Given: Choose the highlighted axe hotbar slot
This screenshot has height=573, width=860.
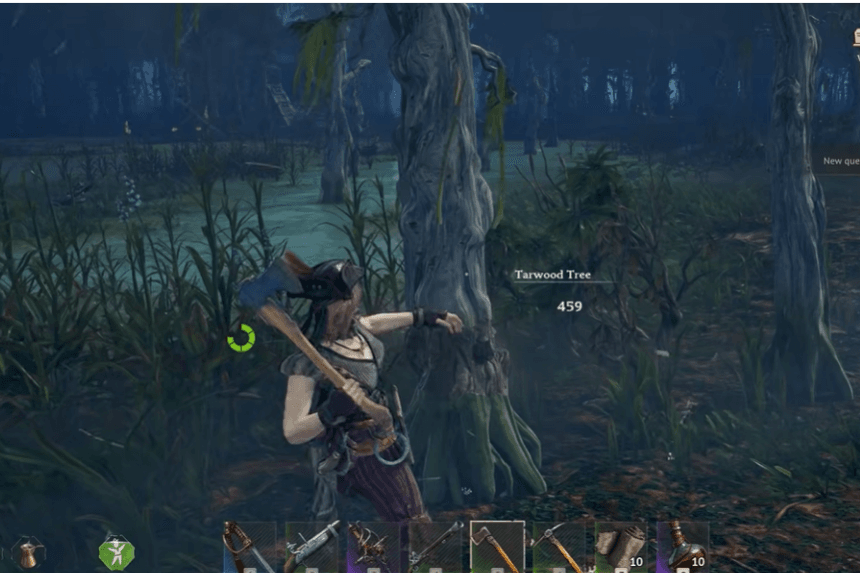Looking at the screenshot, I should click(x=497, y=547).
